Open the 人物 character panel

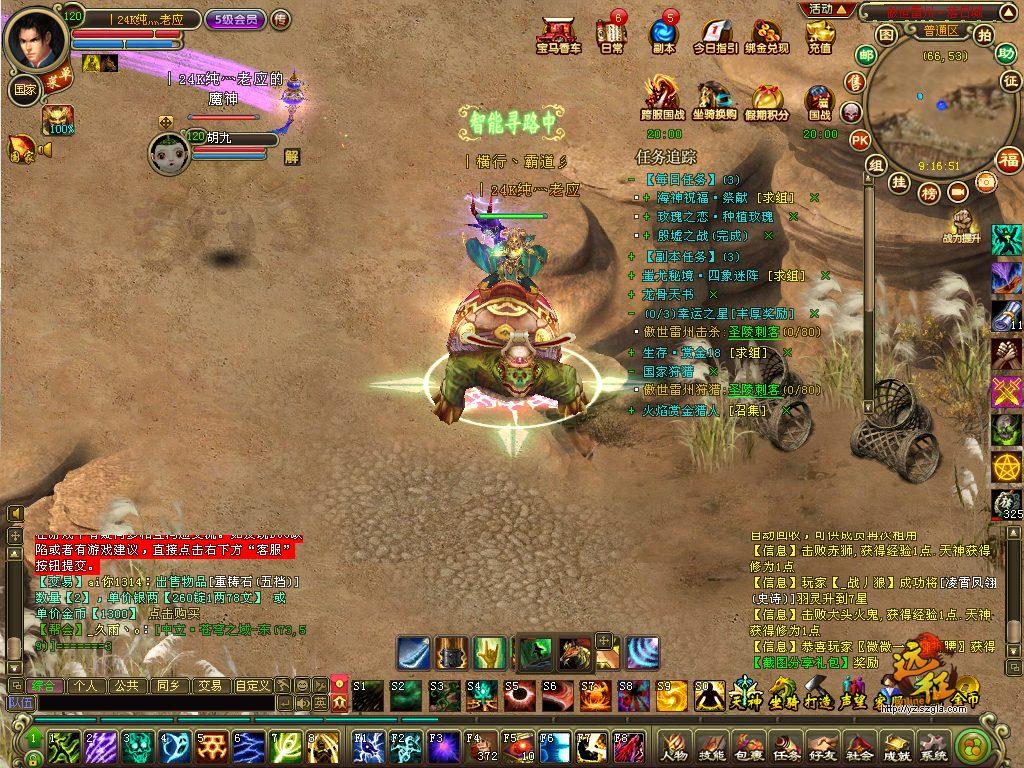pyautogui.click(x=674, y=746)
